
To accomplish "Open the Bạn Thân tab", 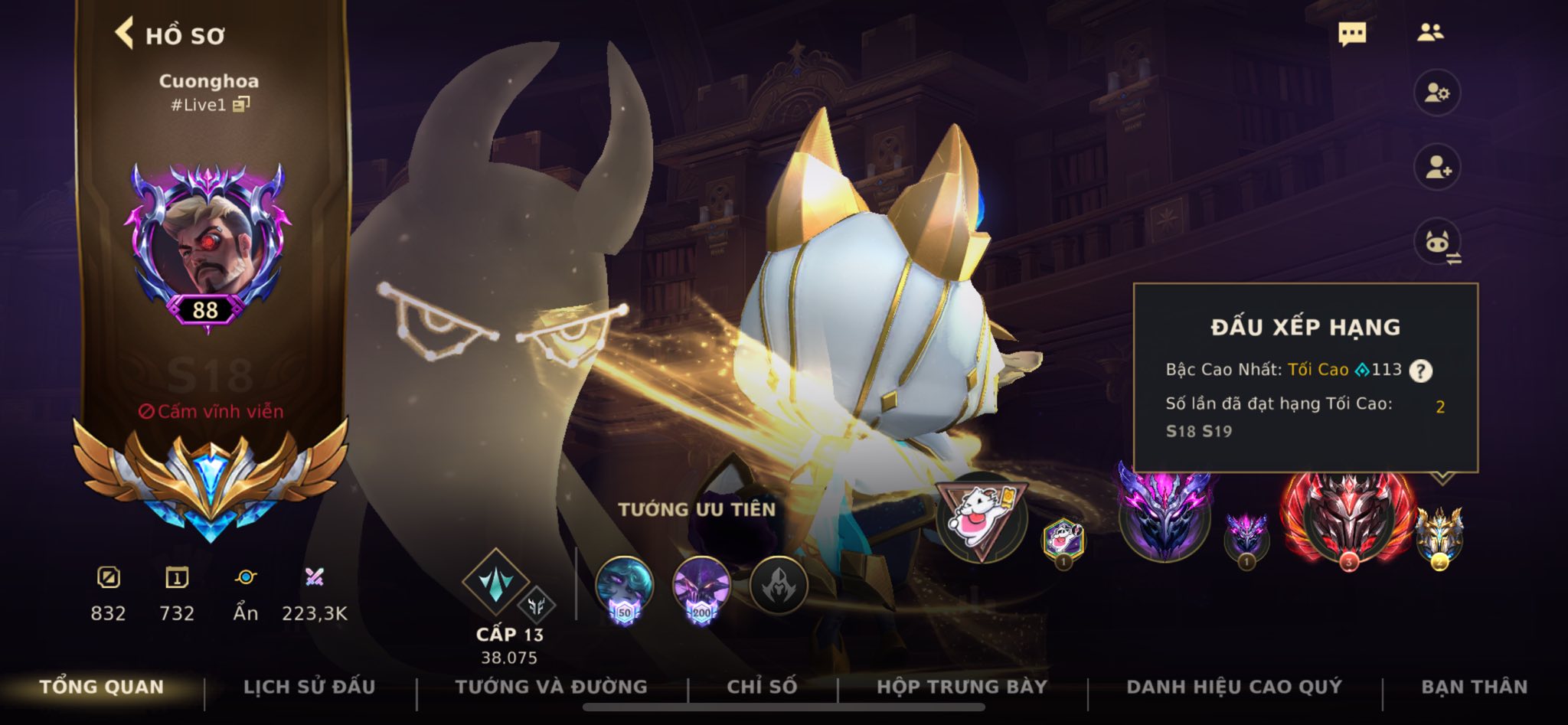I will [x=1474, y=687].
